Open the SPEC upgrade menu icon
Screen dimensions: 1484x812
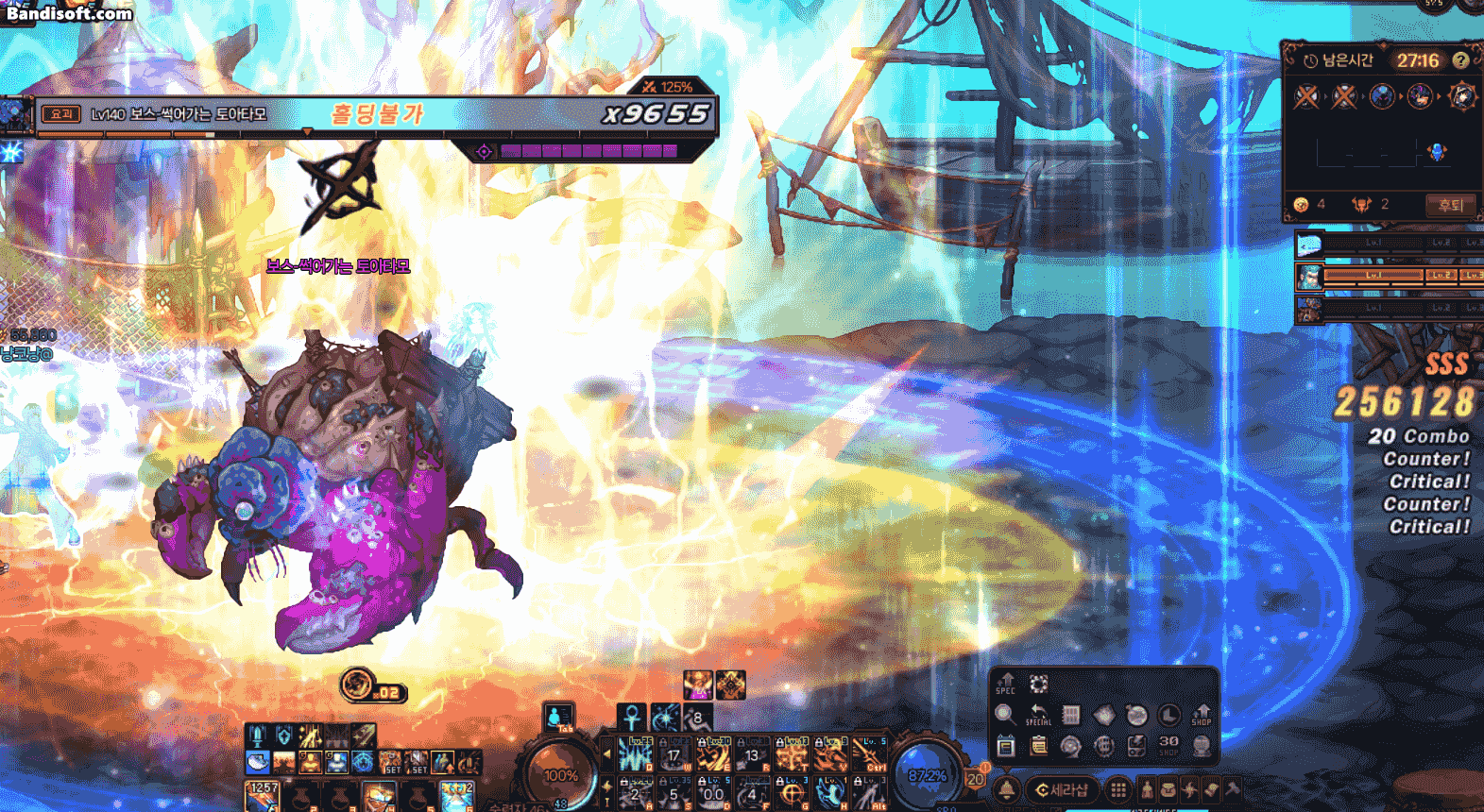coord(1006,684)
